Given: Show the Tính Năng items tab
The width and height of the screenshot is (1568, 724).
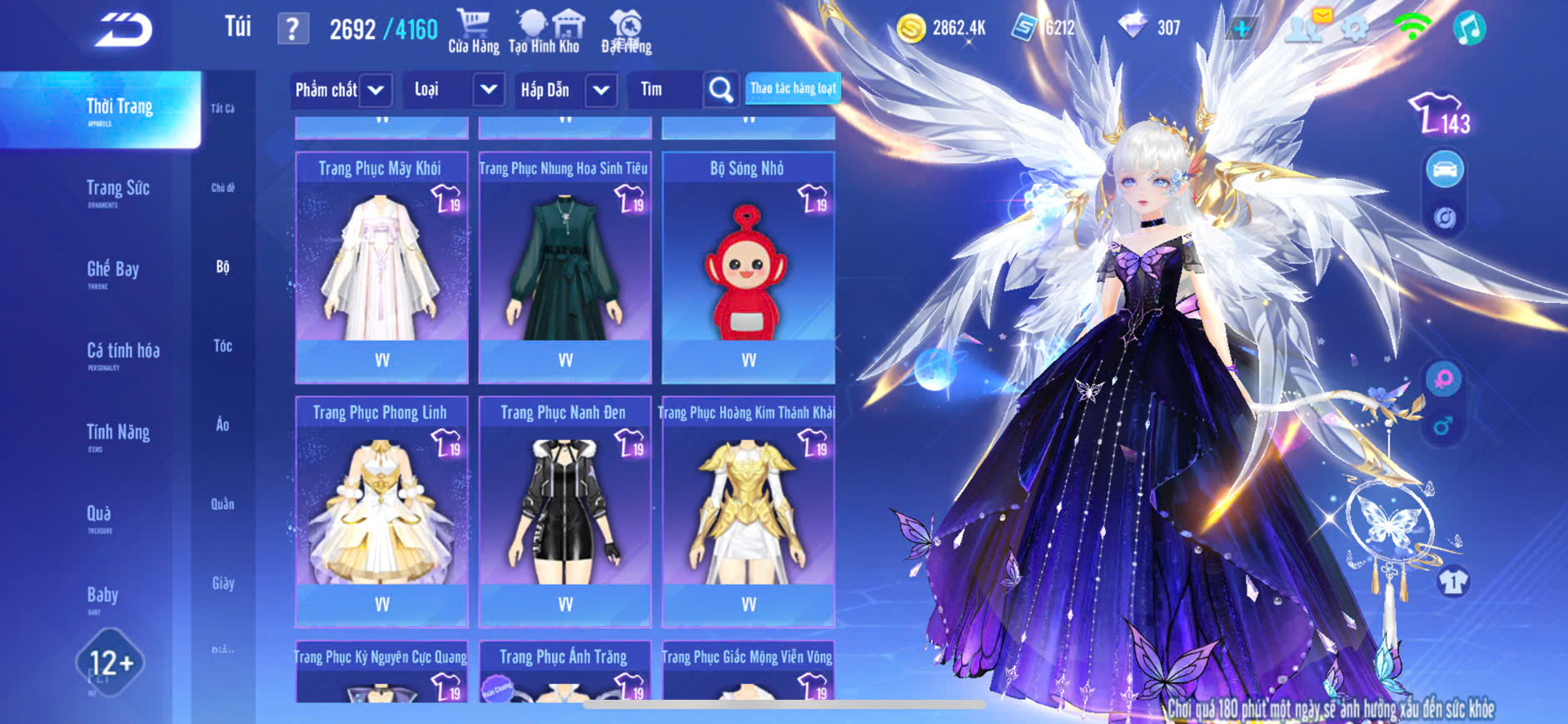Looking at the screenshot, I should point(118,434).
